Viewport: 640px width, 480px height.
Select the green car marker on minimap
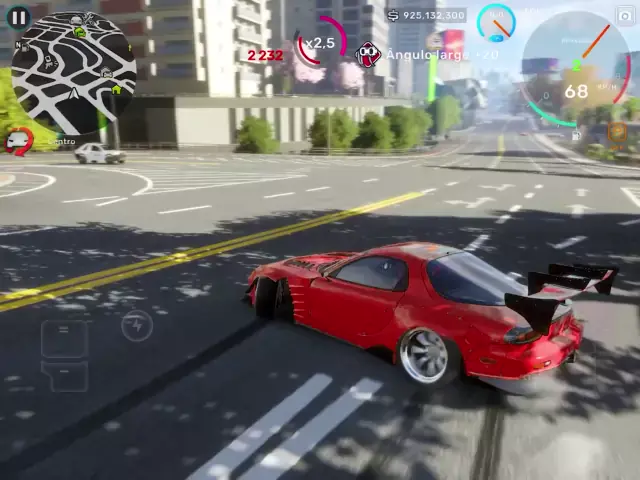click(x=79, y=32)
